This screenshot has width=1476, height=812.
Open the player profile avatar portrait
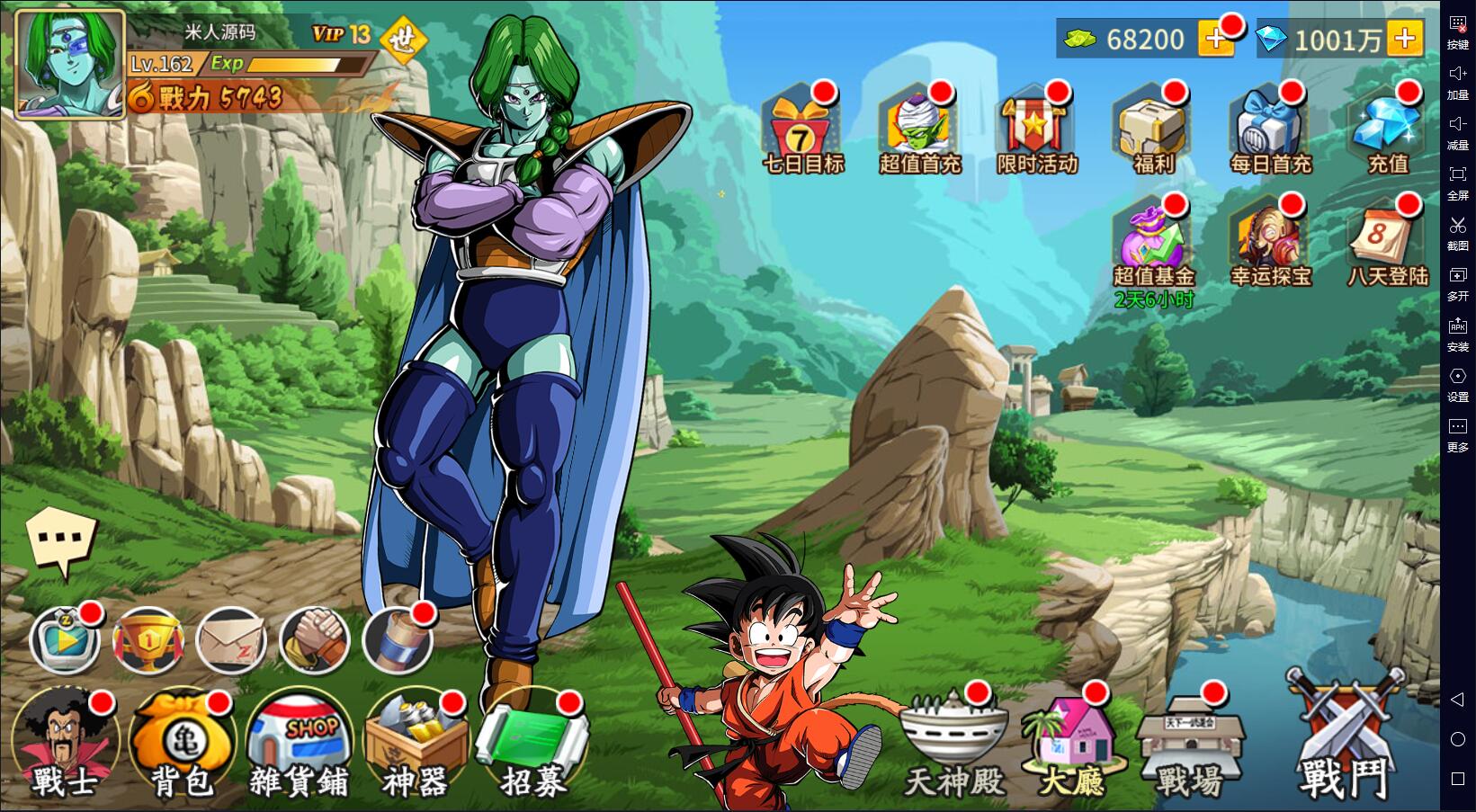[70, 65]
